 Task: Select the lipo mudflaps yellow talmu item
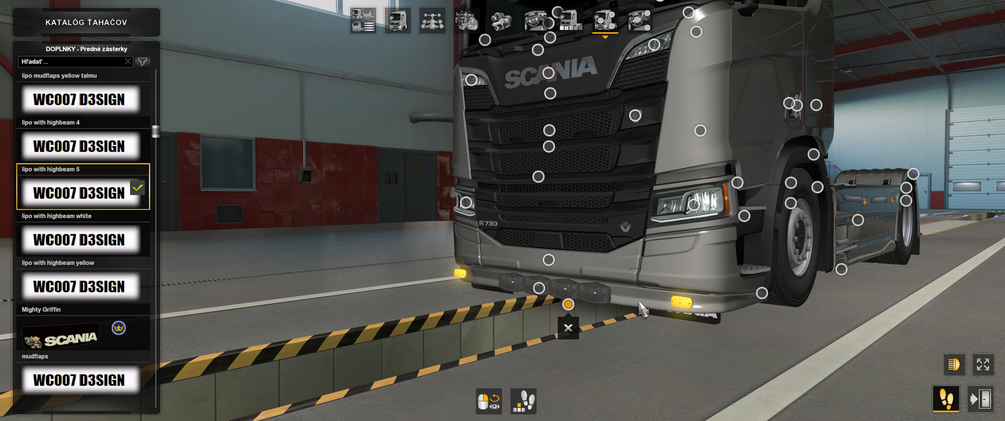pyautogui.click(x=80, y=99)
